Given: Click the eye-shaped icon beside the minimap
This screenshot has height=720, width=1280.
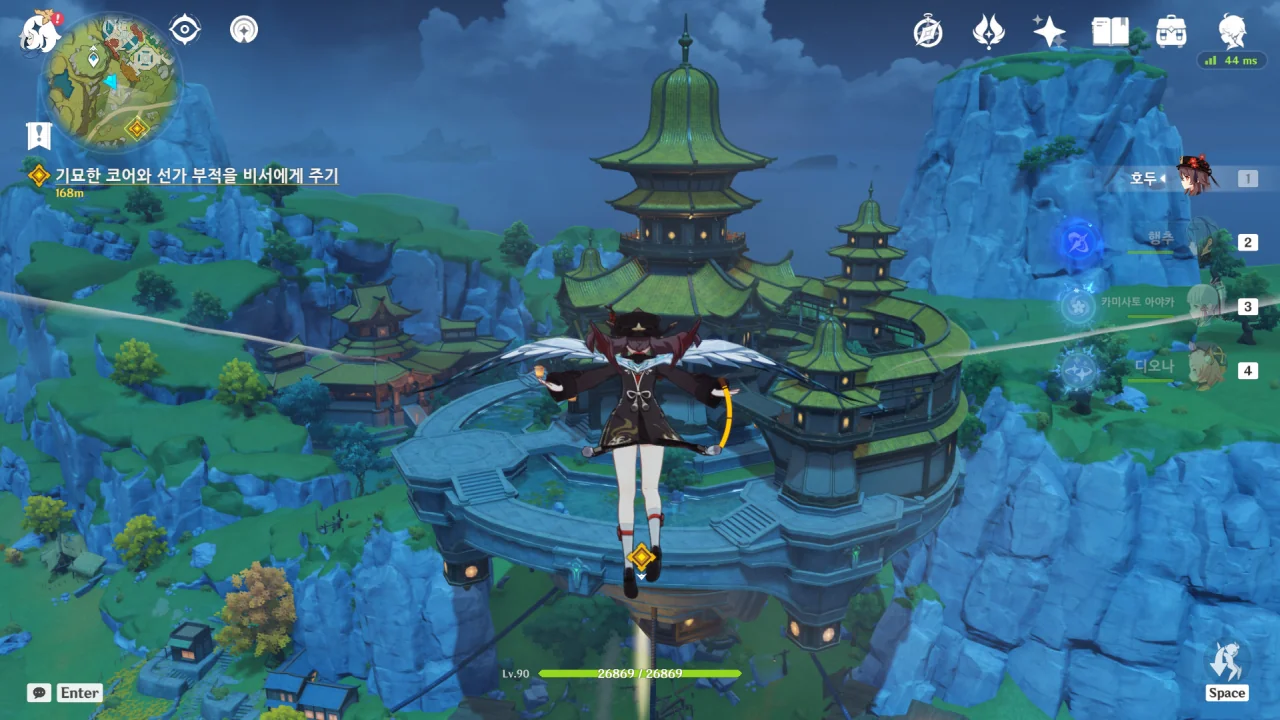Looking at the screenshot, I should pos(185,30).
